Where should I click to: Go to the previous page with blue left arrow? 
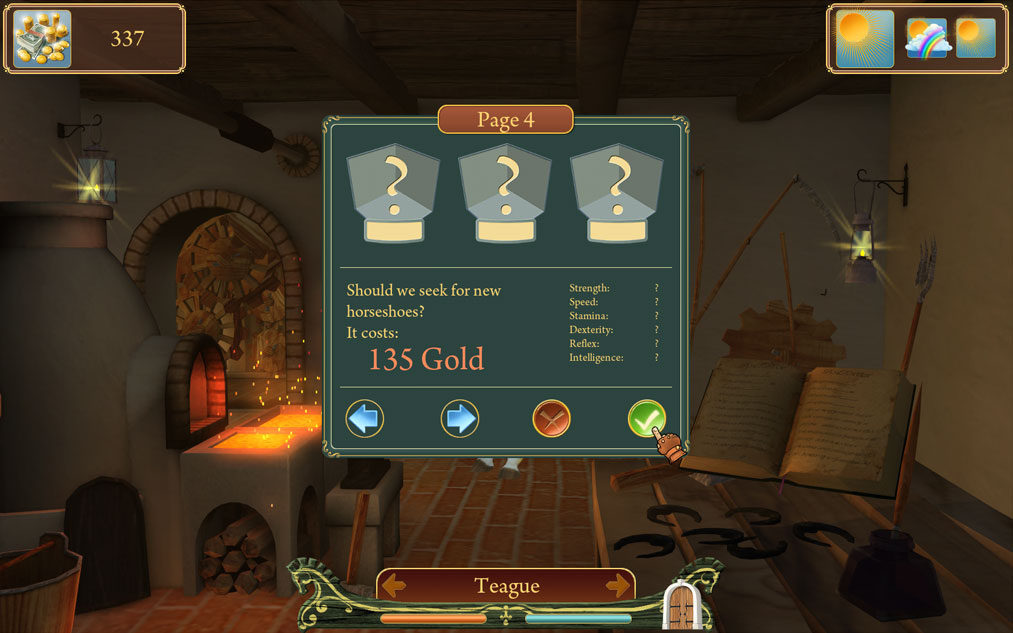365,418
